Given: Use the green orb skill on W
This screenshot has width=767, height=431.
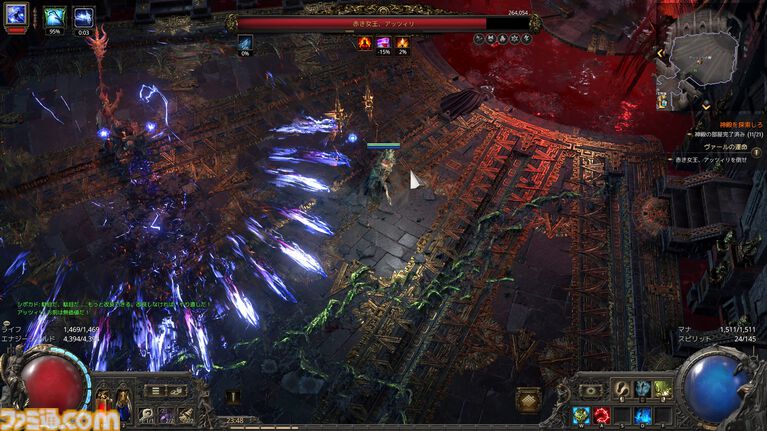Looking at the screenshot, I should point(581,415).
